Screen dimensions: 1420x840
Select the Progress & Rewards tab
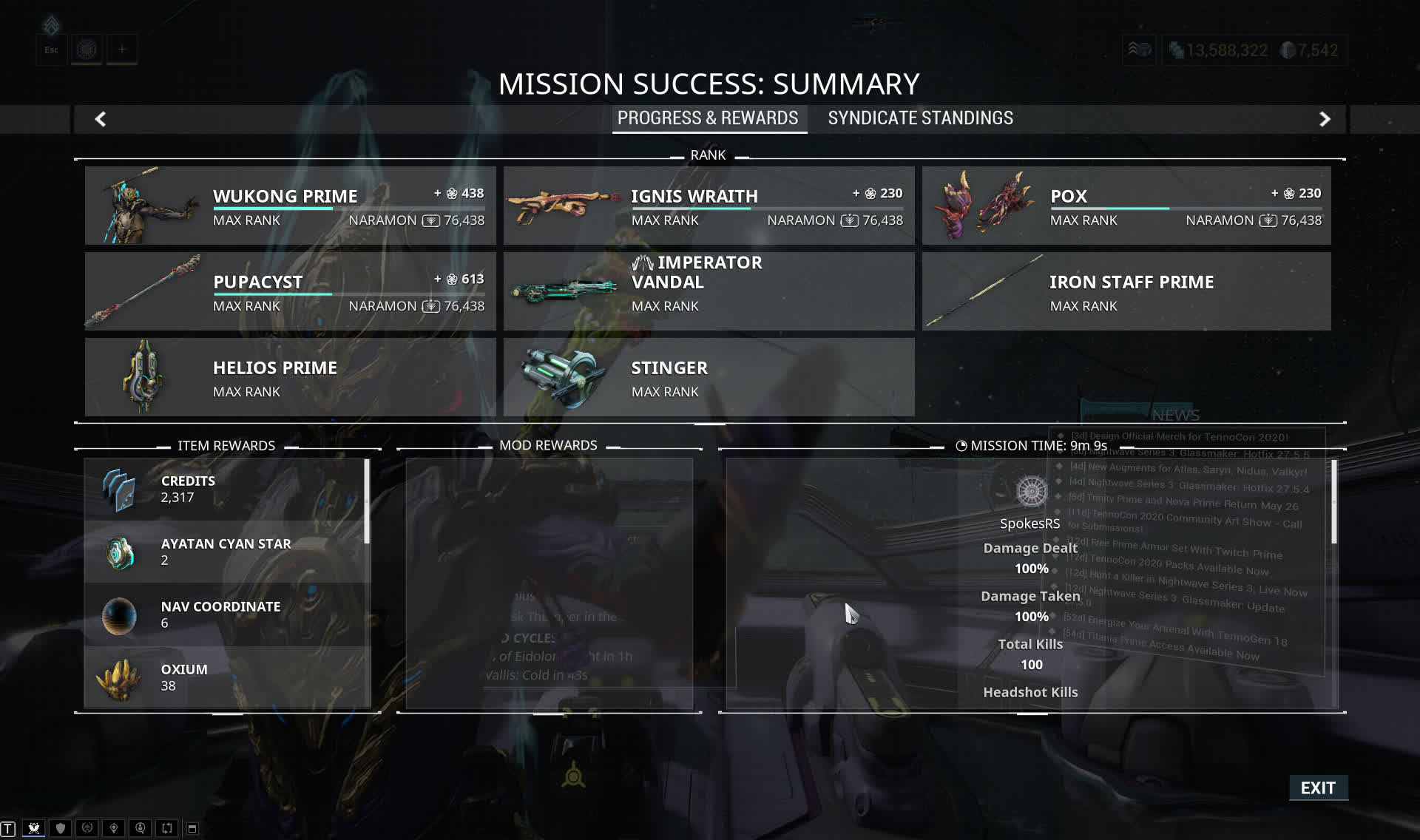pos(708,118)
